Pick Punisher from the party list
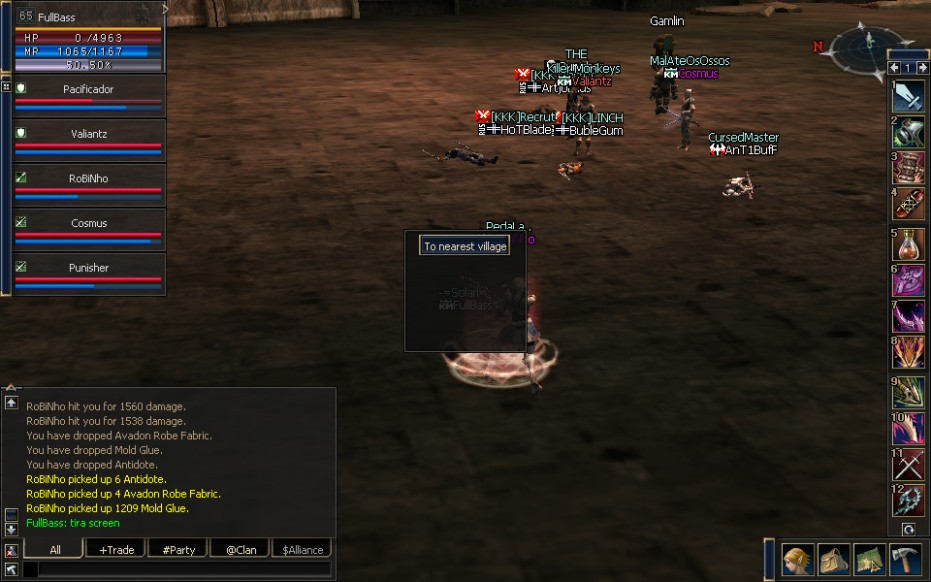931x582 pixels. pyautogui.click(x=88, y=268)
